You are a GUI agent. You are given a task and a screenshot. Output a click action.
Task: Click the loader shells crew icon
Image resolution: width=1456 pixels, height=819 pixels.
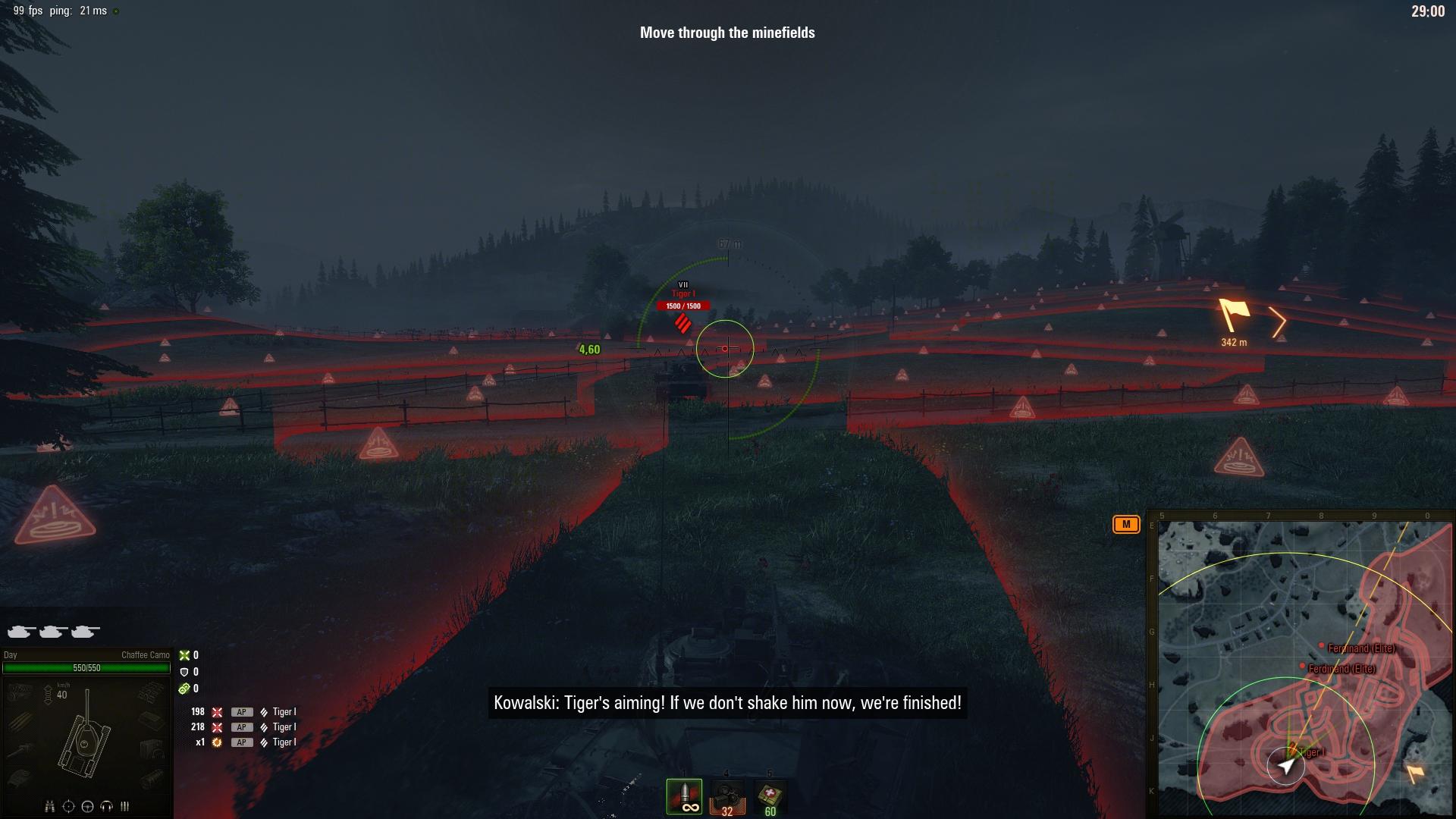[x=124, y=806]
